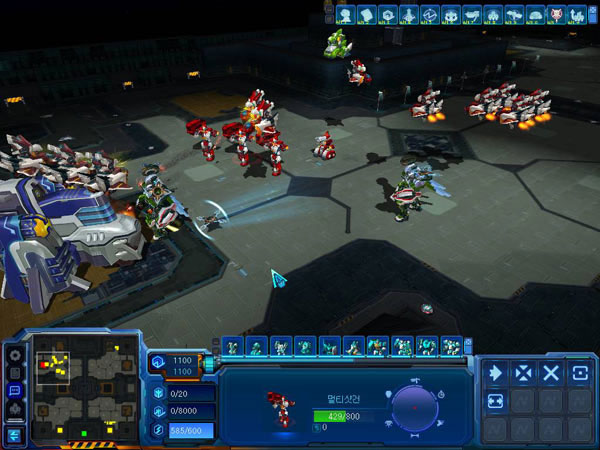Click the first icon in the top build bar
Viewport: 600px width, 450px height.
344,14
